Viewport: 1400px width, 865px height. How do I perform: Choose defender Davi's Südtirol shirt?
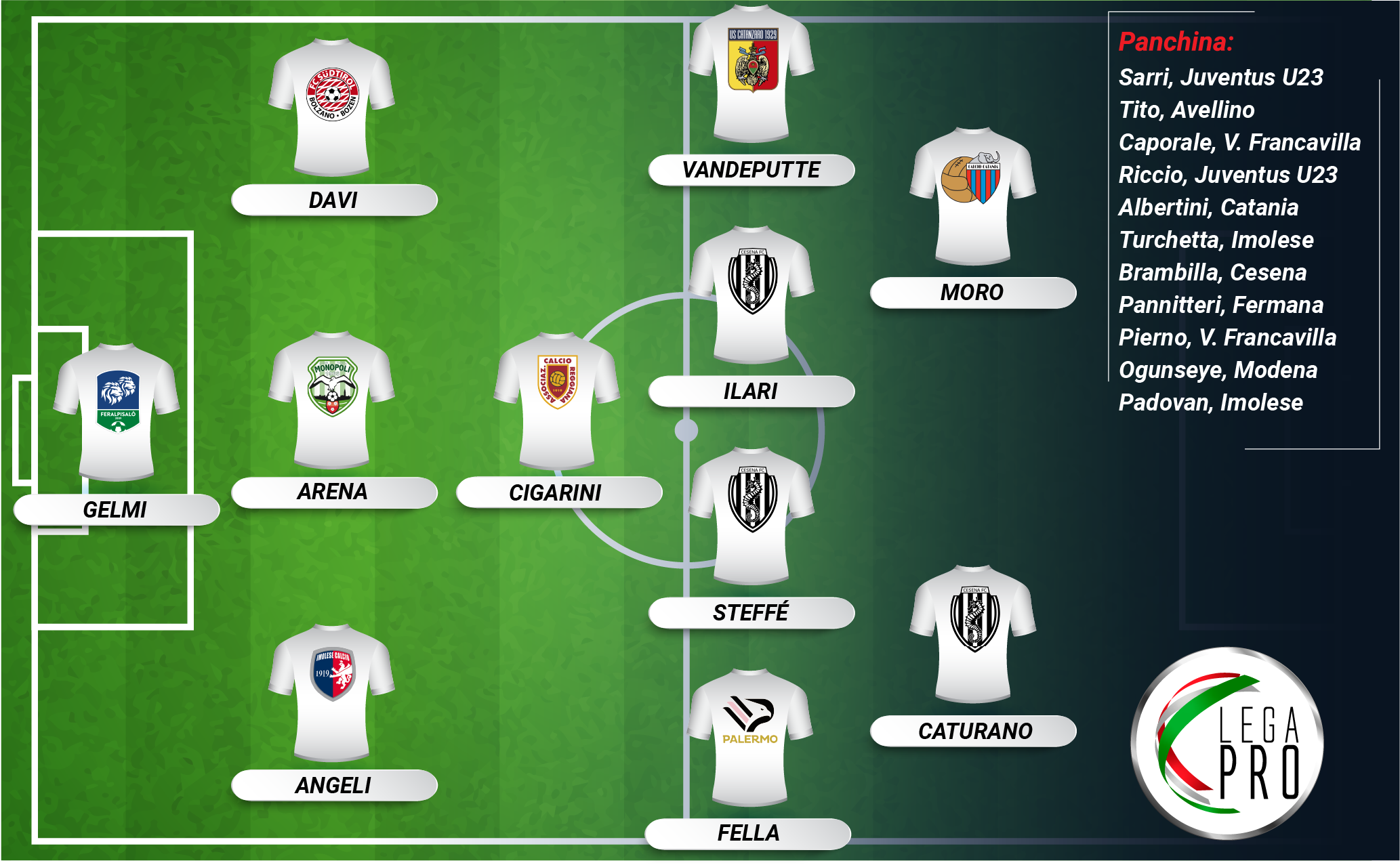pos(331,106)
